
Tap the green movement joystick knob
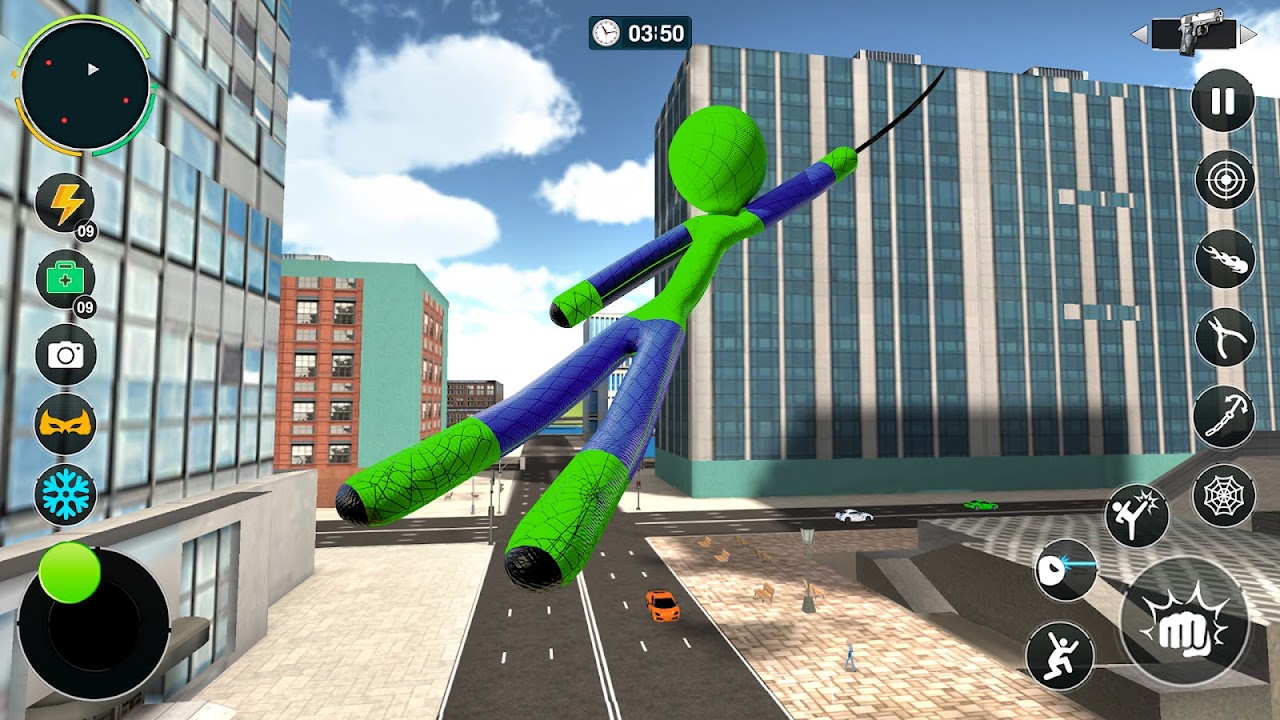(x=70, y=573)
